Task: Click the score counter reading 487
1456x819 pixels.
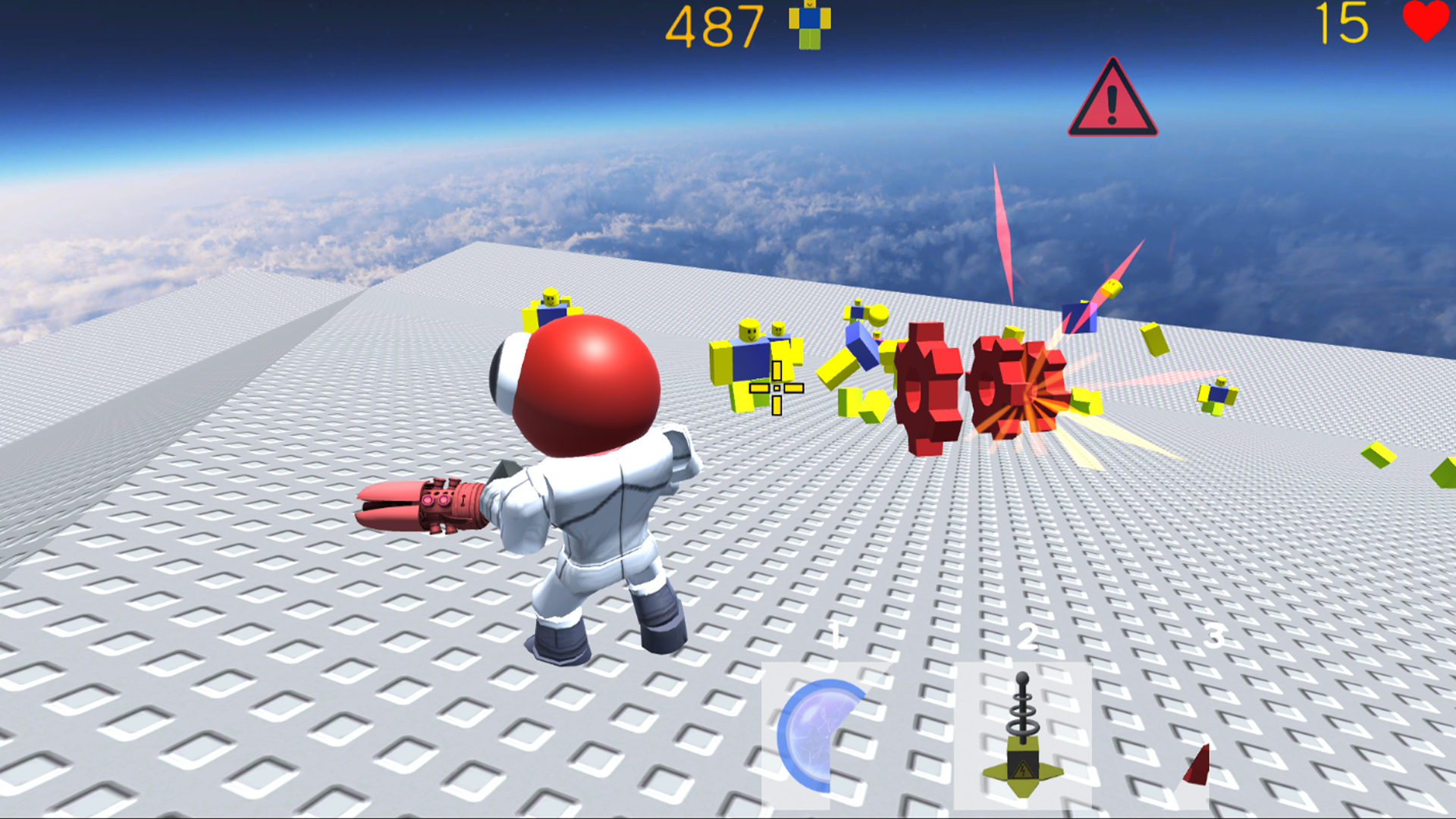Action: (714, 26)
